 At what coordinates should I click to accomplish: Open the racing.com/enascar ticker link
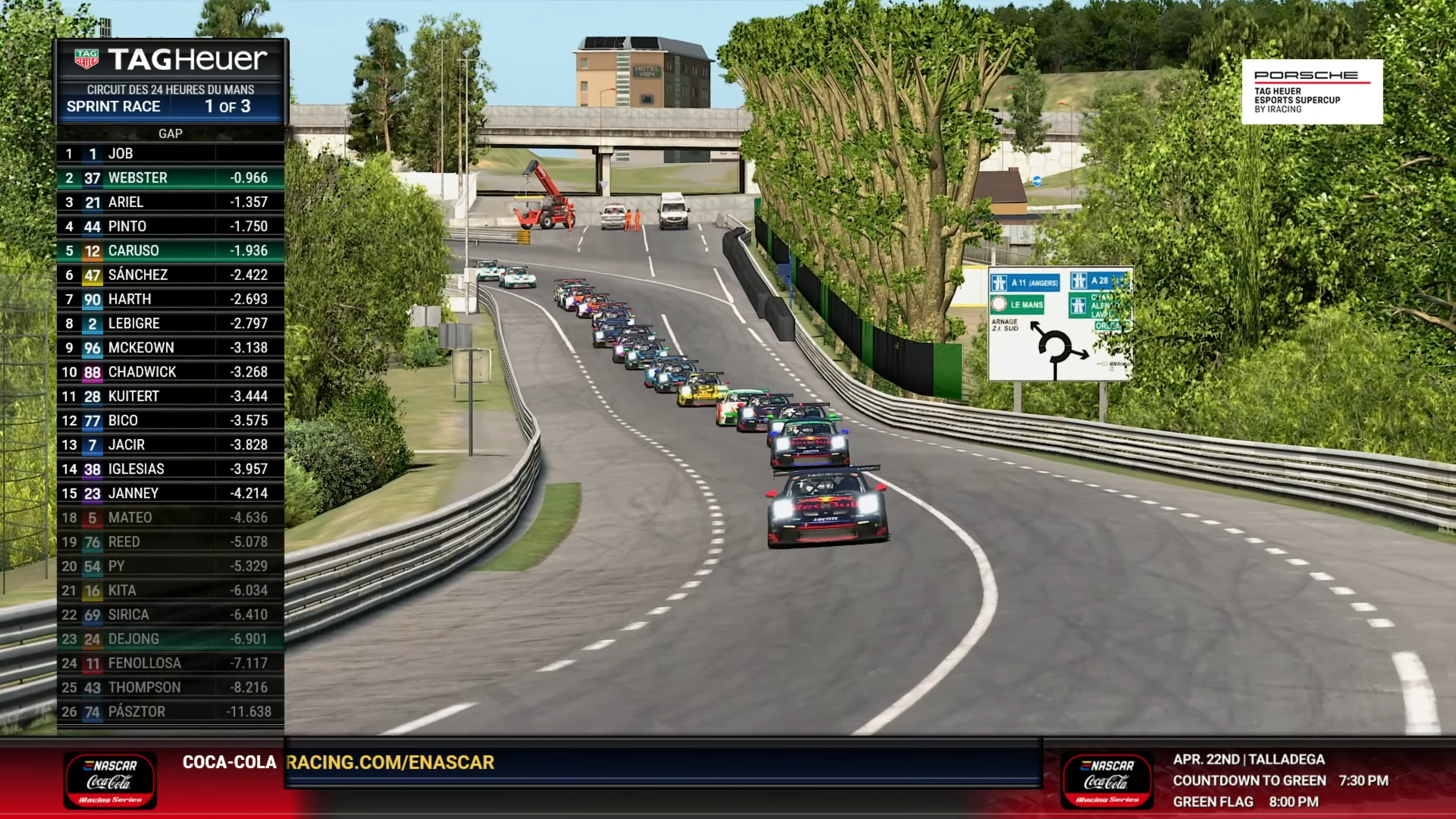coord(390,763)
